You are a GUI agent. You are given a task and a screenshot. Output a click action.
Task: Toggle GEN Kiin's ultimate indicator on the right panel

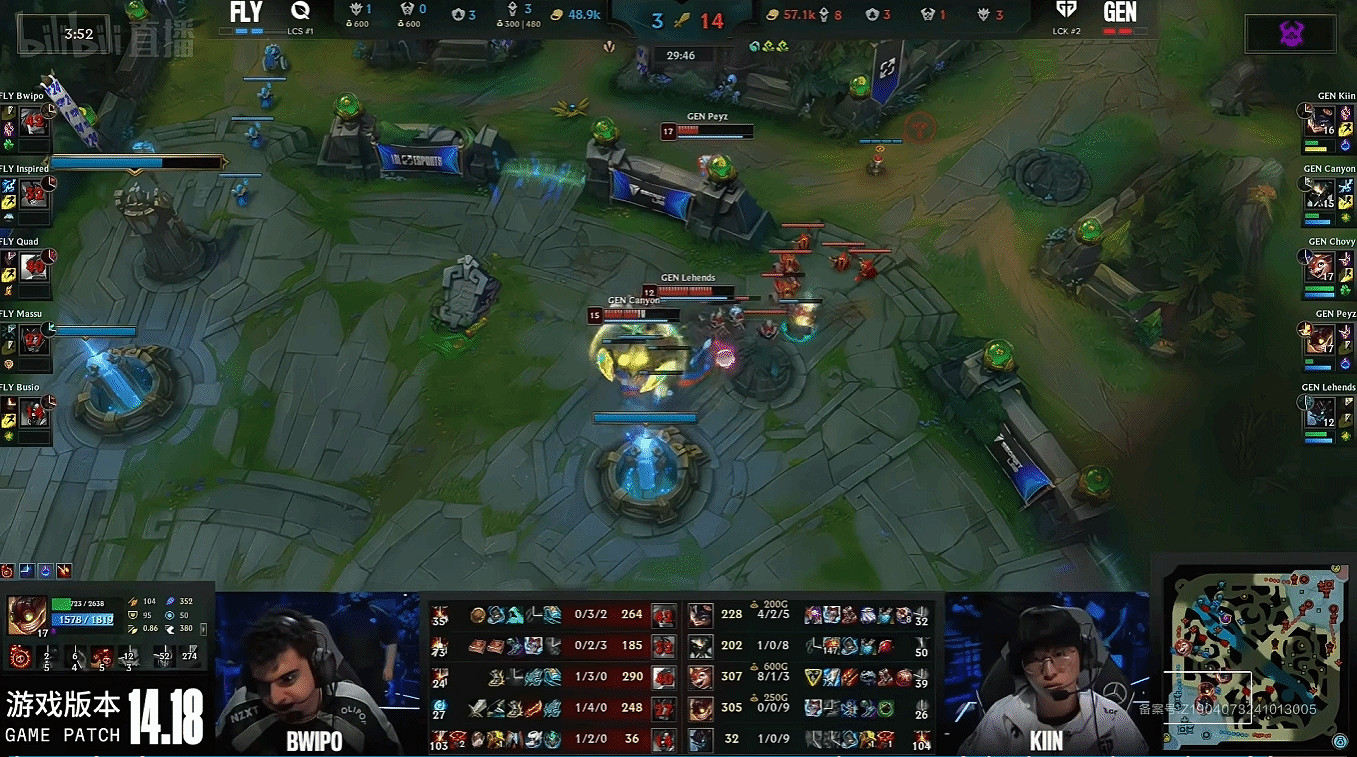pyautogui.click(x=1304, y=112)
